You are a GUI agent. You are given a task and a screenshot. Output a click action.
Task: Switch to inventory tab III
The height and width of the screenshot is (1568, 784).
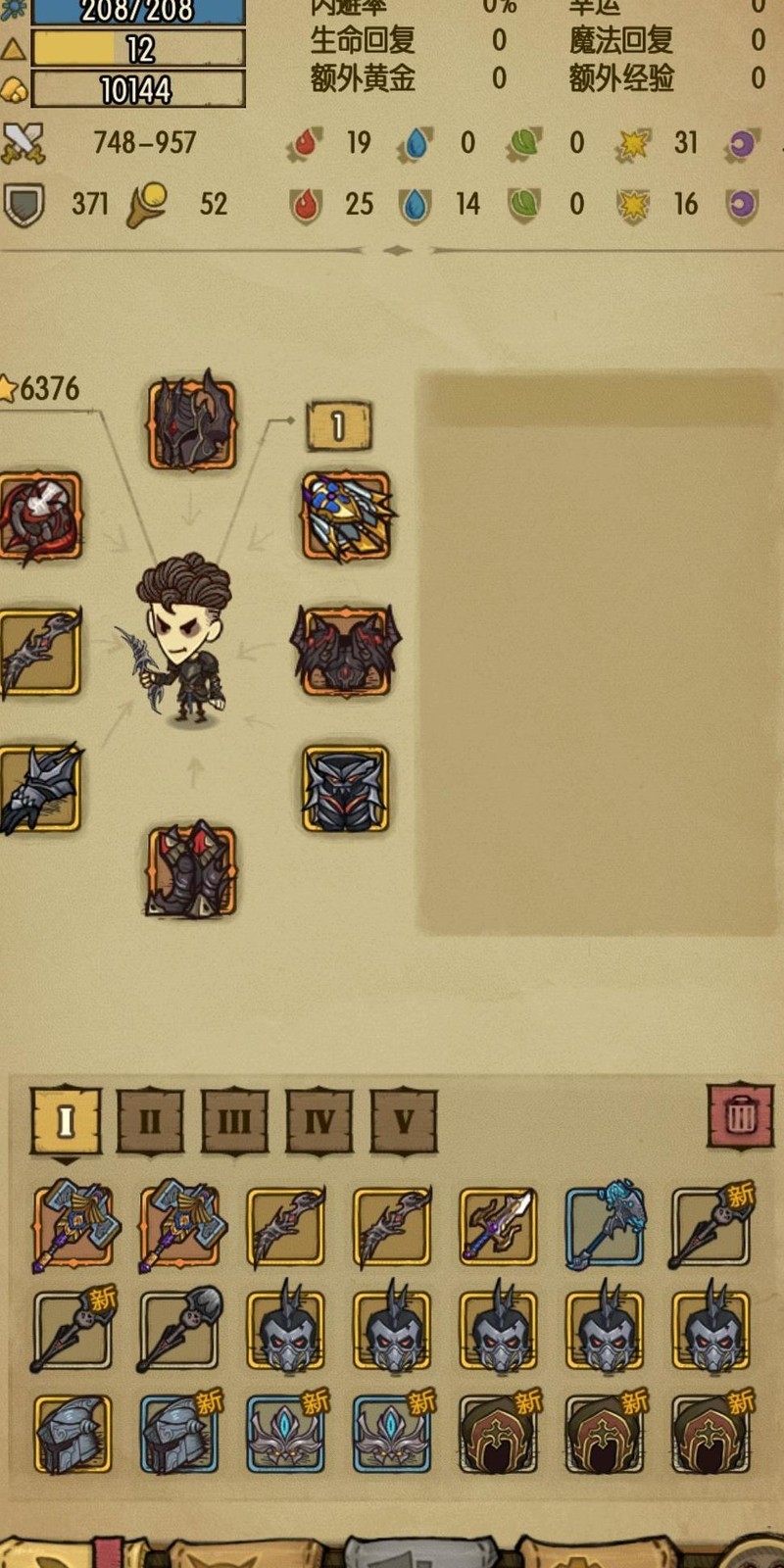[x=234, y=1120]
